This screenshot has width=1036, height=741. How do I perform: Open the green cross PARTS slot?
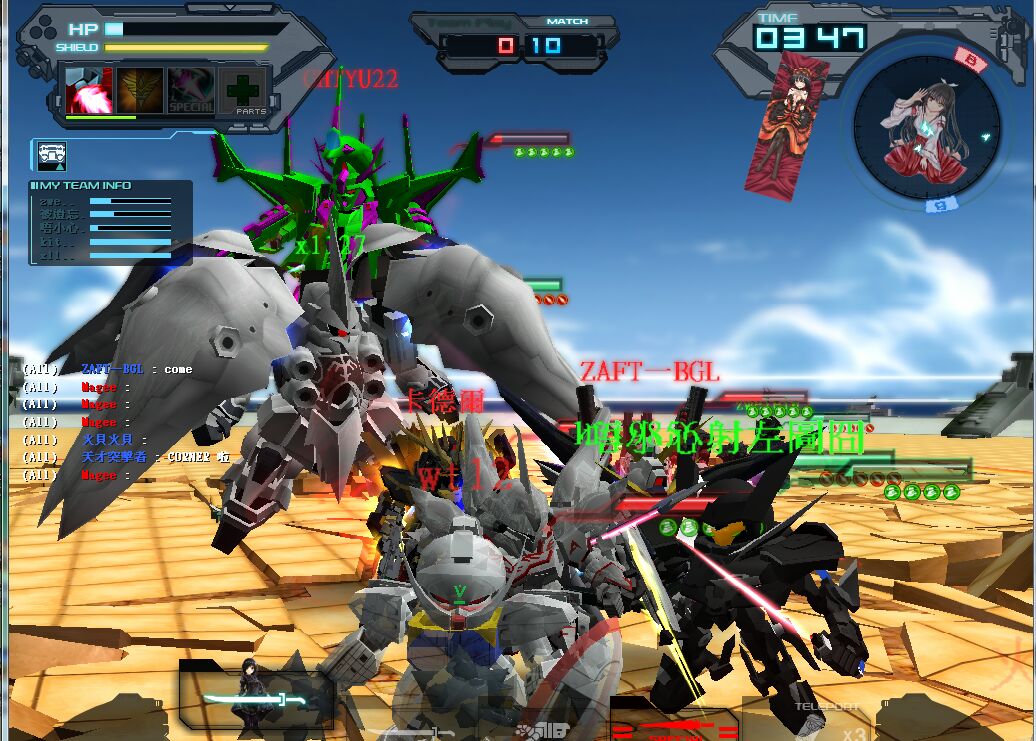click(242, 90)
